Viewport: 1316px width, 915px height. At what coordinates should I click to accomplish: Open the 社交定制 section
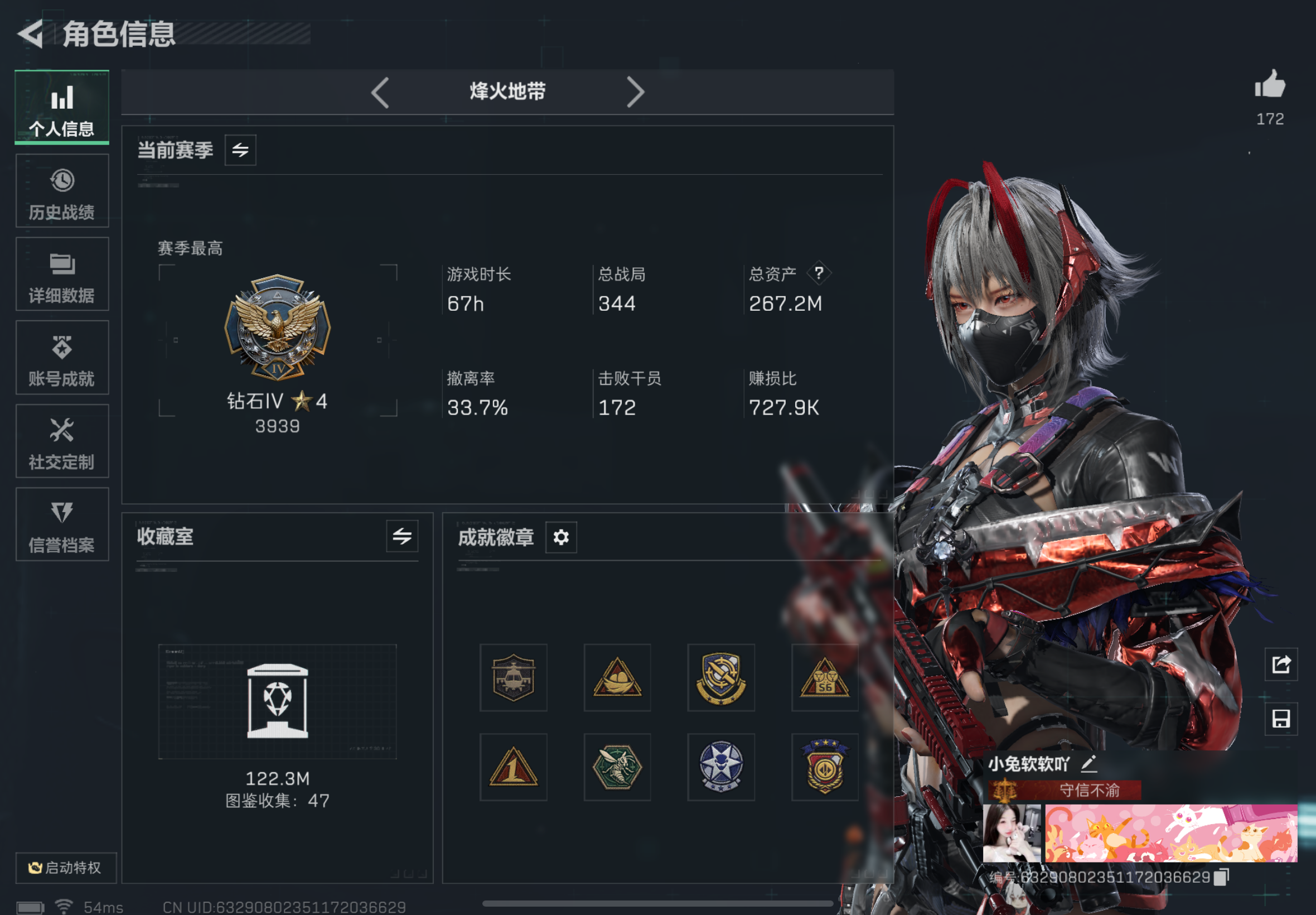(x=62, y=441)
